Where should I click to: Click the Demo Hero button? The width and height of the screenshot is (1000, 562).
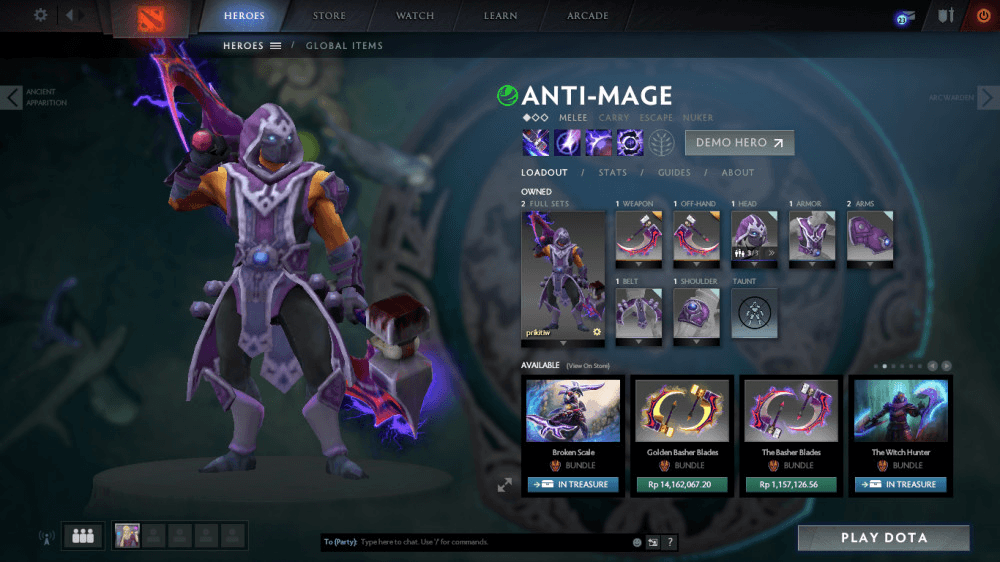739,142
